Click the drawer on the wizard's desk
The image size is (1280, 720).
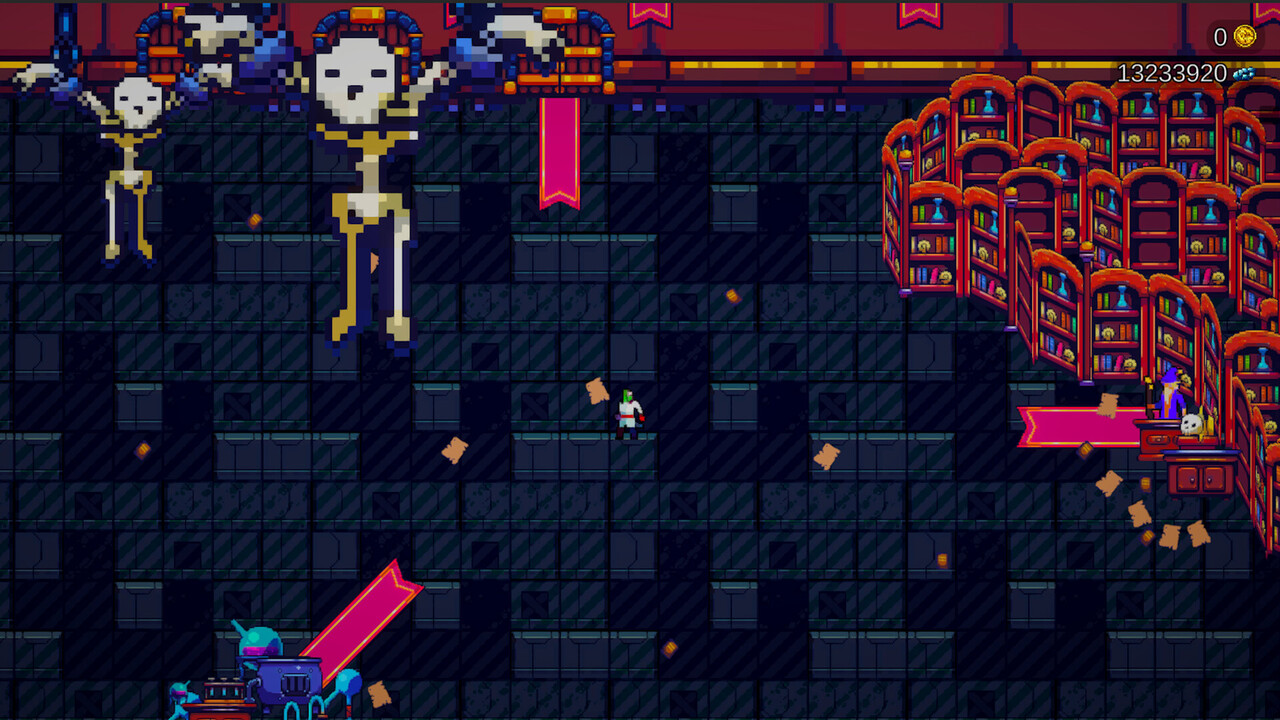pos(1159,439)
